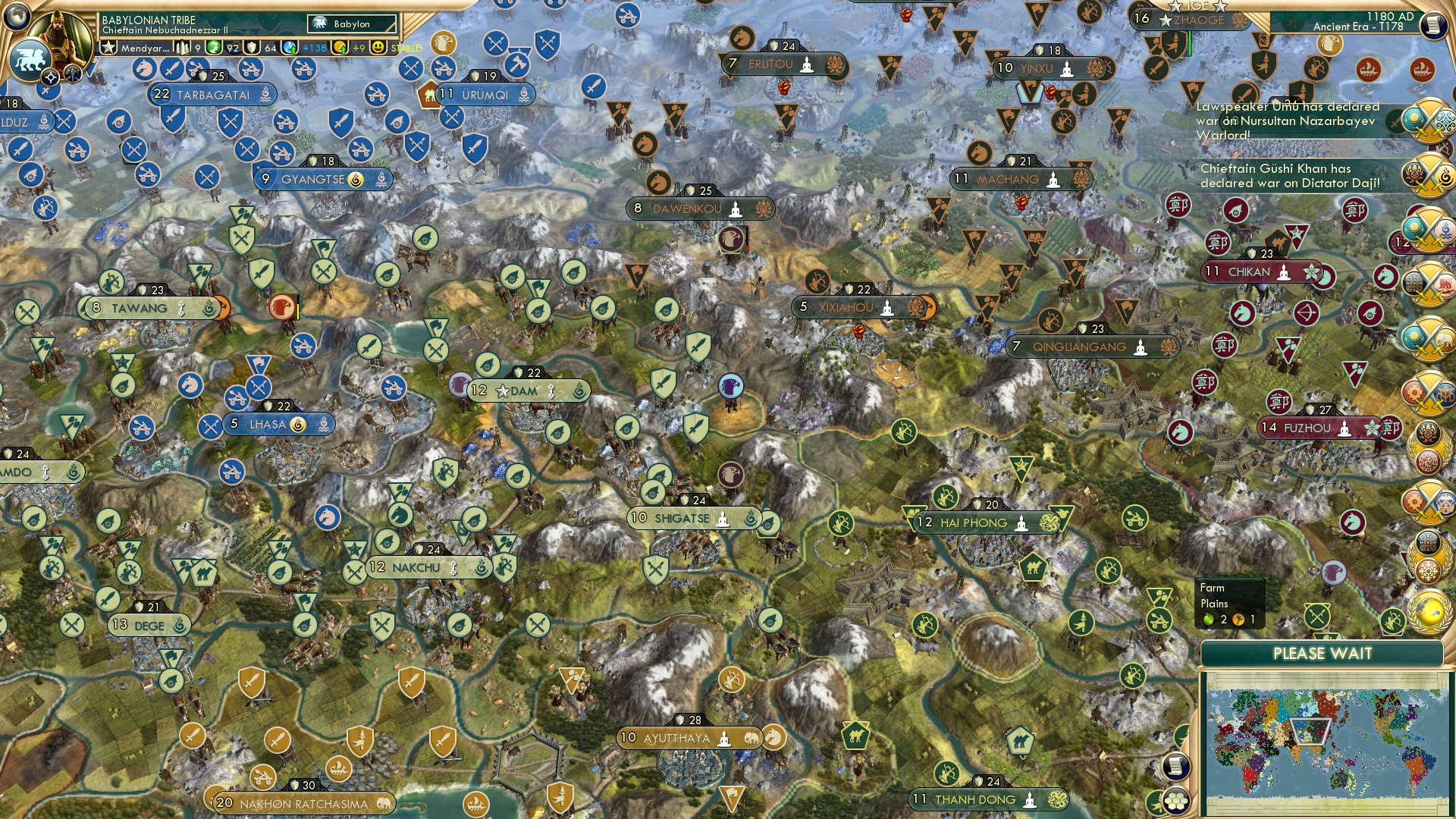Viewport: 1456px width, 819px height.
Task: Click the winged lion Babylon emblem at top-left
Action: tap(29, 61)
